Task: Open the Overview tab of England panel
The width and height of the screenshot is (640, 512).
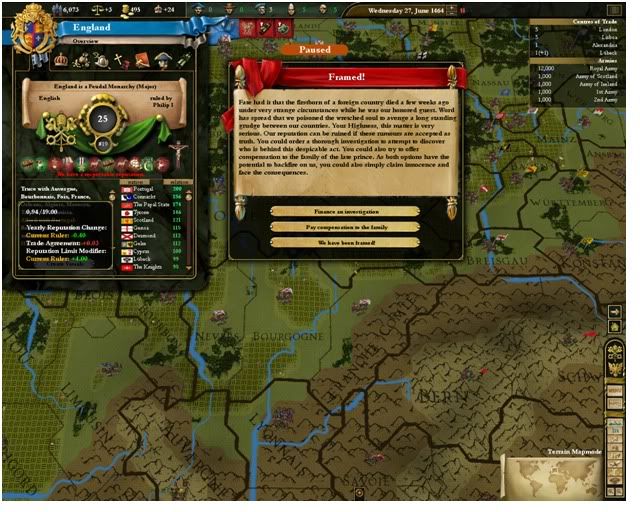Action: (83, 42)
